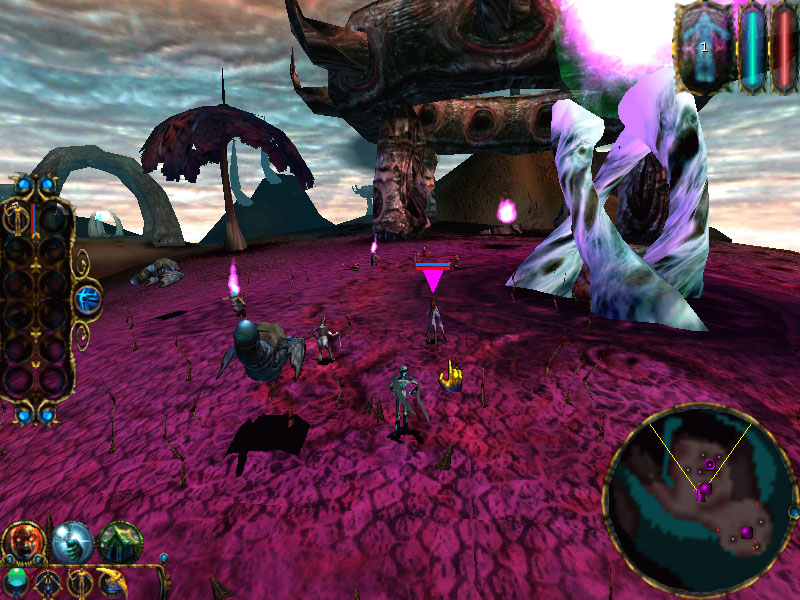Click the blue rune orb beside squad panel
Viewport: 800px width, 600px height.
click(x=89, y=296)
